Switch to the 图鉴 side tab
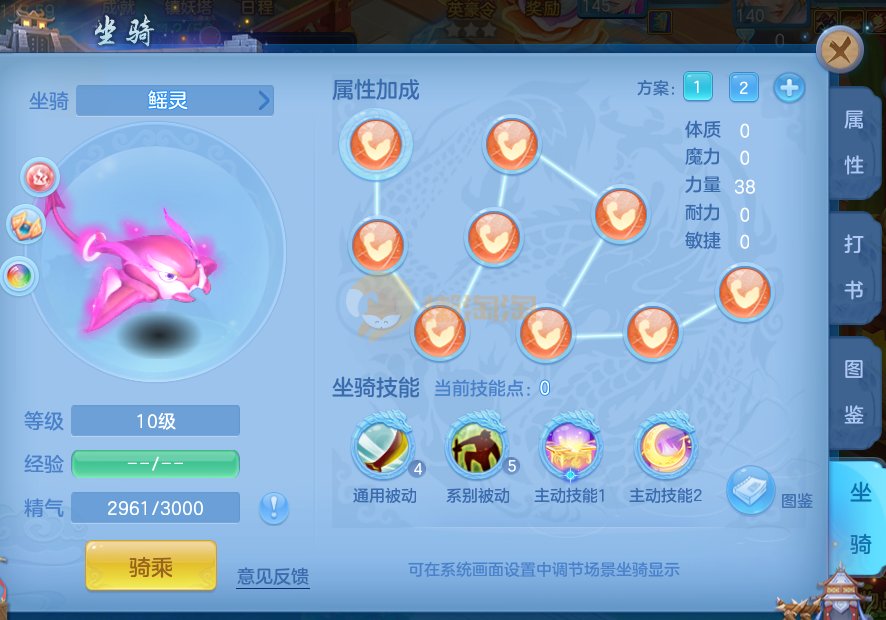The image size is (886, 620). pyautogui.click(x=853, y=391)
